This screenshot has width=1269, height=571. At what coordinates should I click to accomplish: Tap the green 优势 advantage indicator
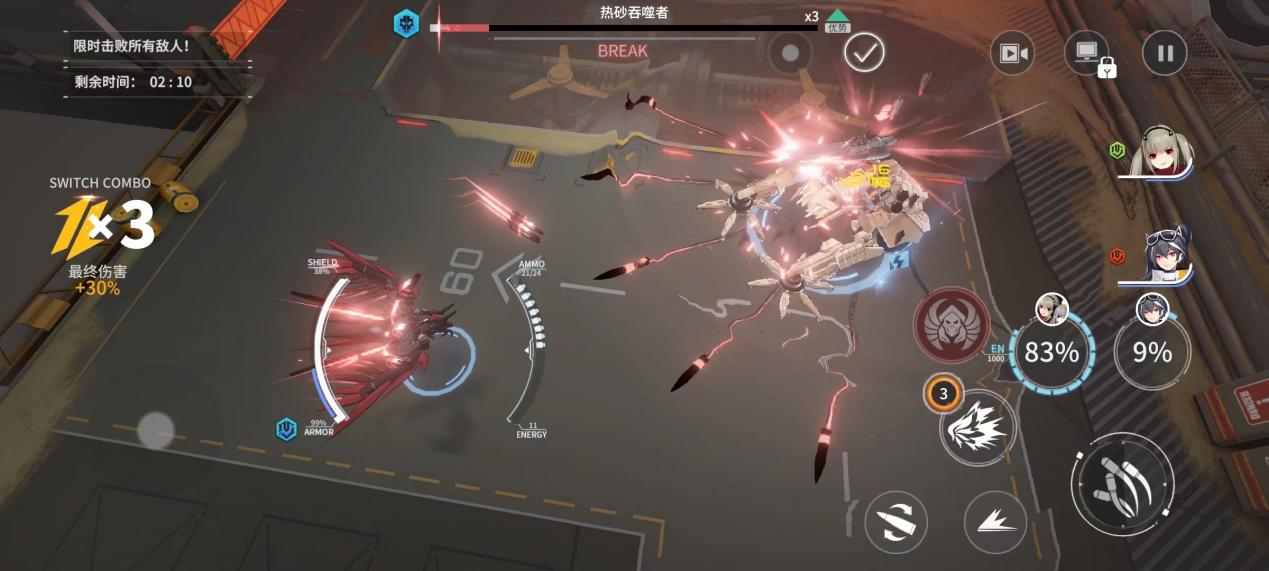(838, 21)
